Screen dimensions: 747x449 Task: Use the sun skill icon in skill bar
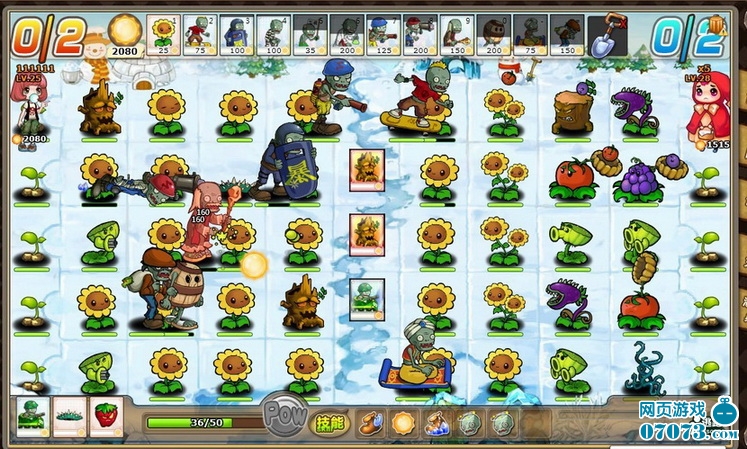pyautogui.click(x=403, y=423)
